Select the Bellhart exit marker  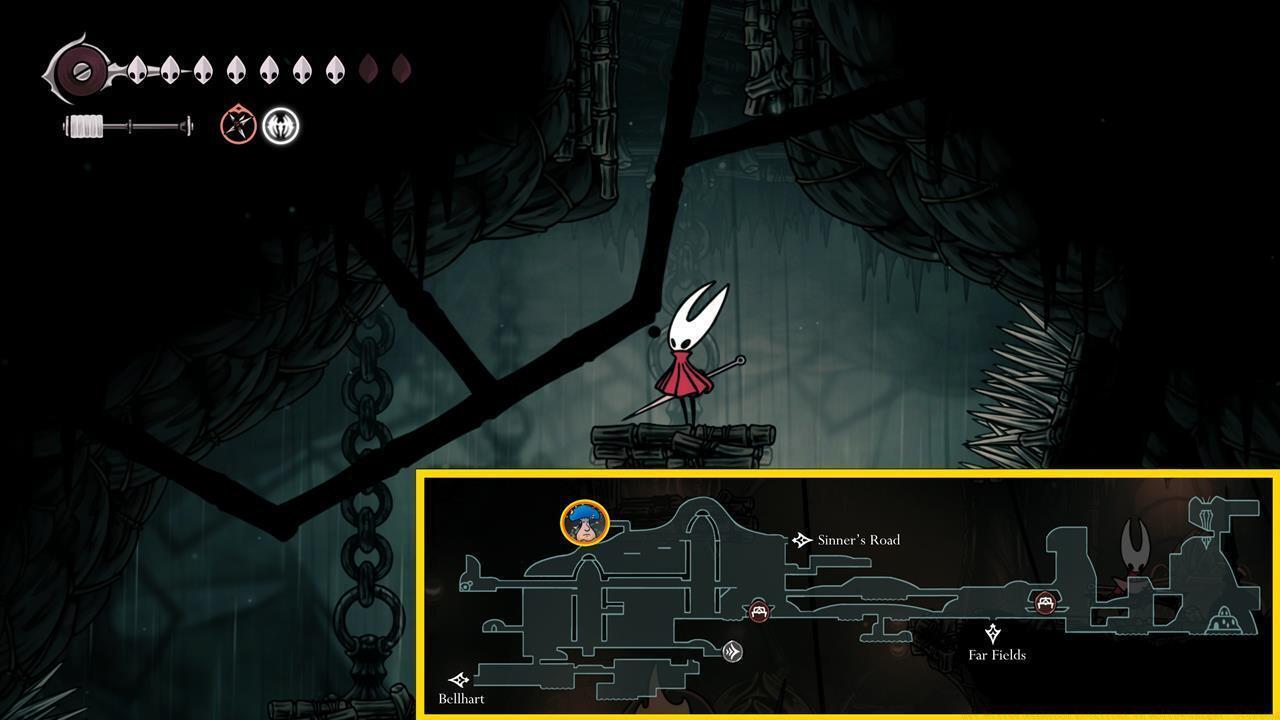[459, 681]
